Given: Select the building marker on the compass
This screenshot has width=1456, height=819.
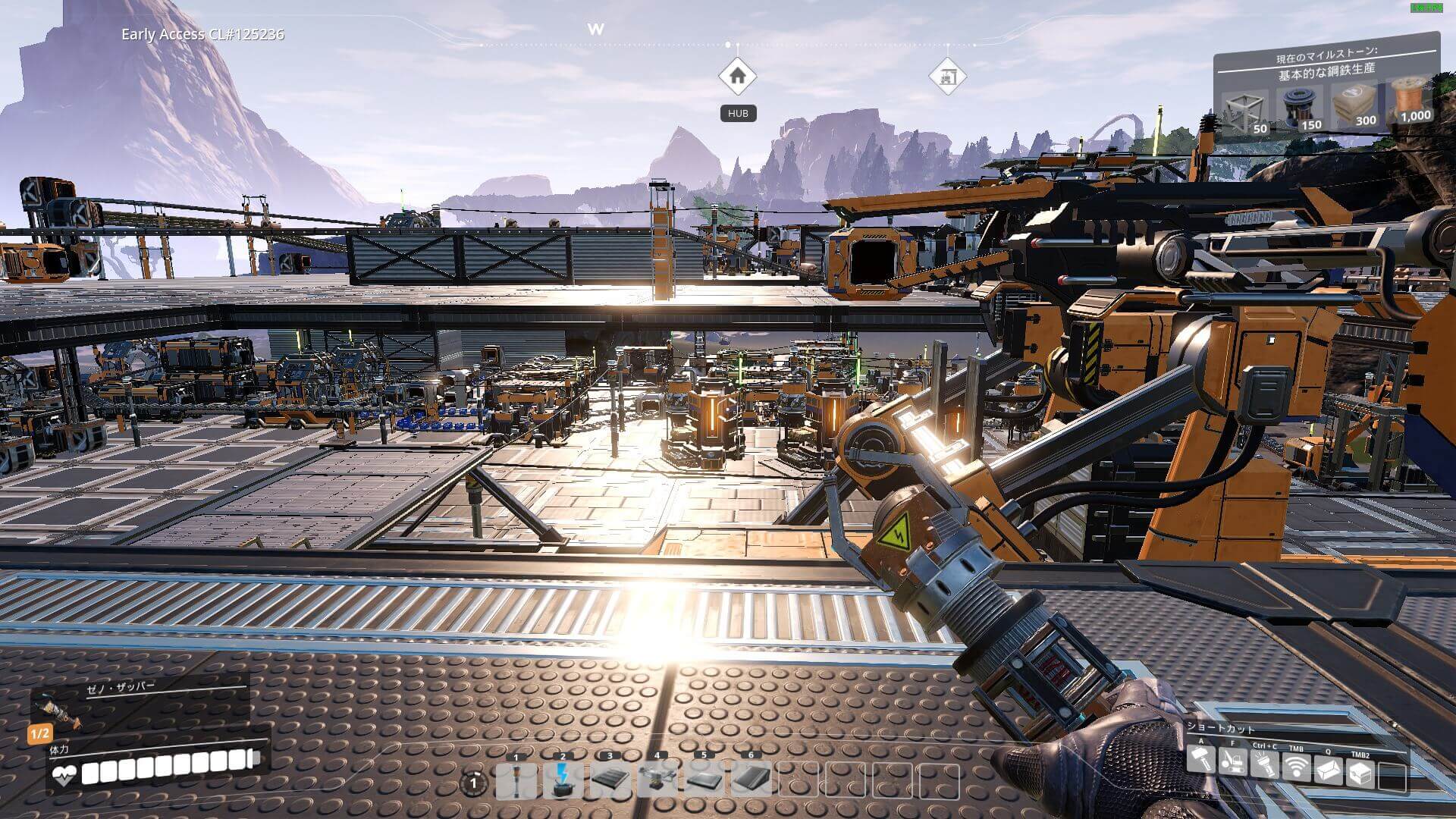Looking at the screenshot, I should (x=948, y=76).
